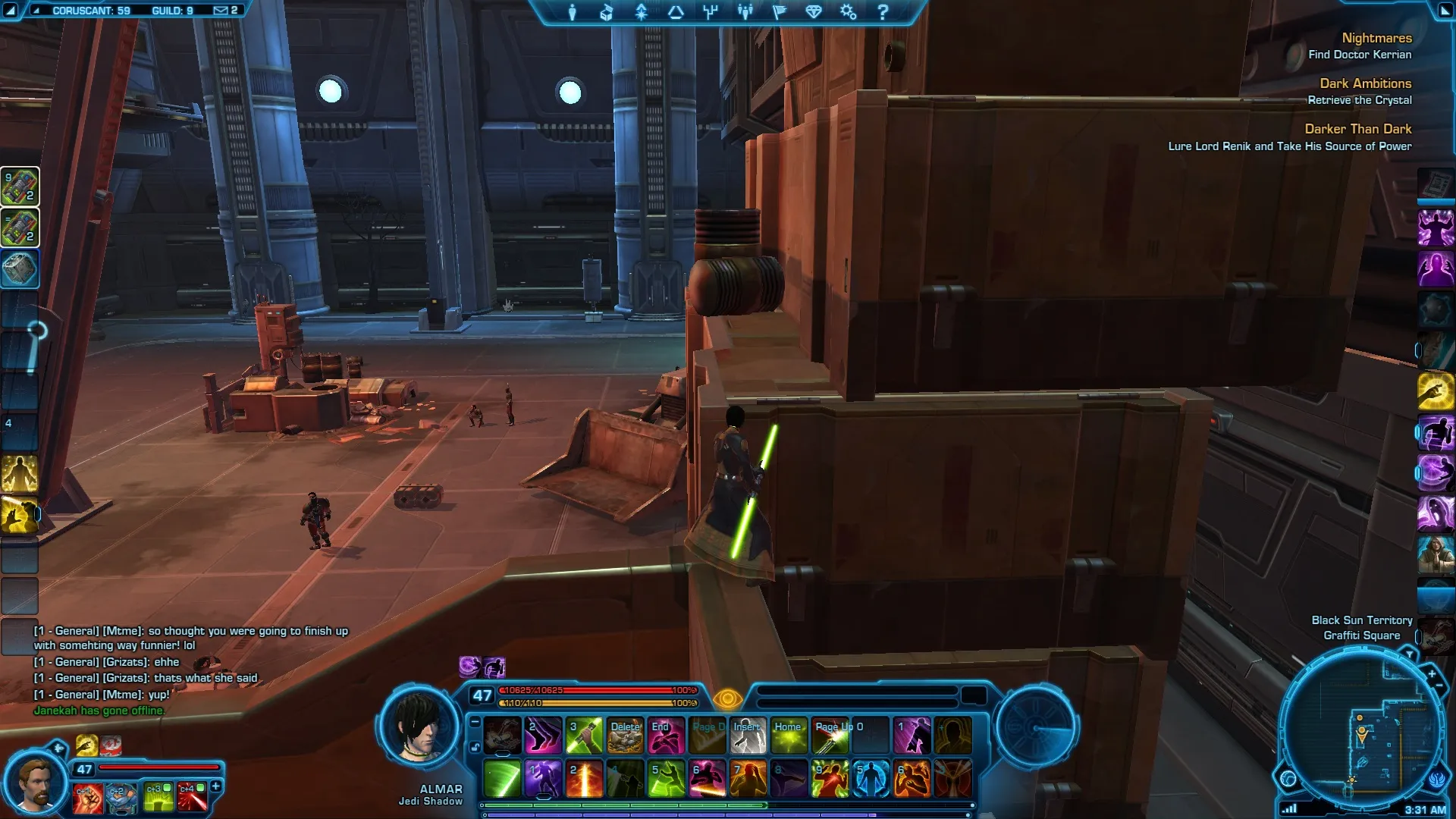Toggle the quickbar lock icon

point(475,747)
